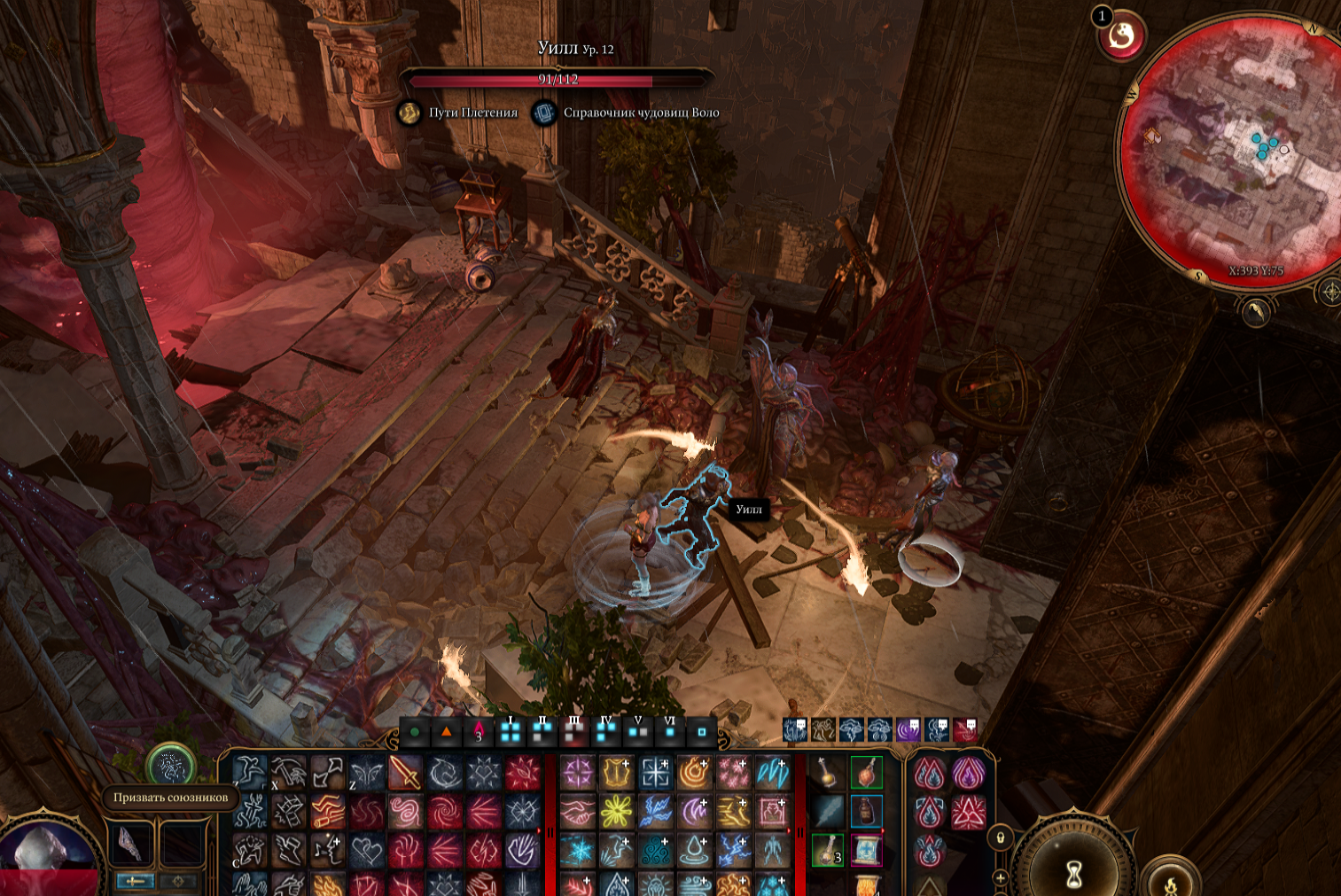Expand the hidden hotbar slots via the red arrow
The image size is (1341, 896).
tap(539, 830)
